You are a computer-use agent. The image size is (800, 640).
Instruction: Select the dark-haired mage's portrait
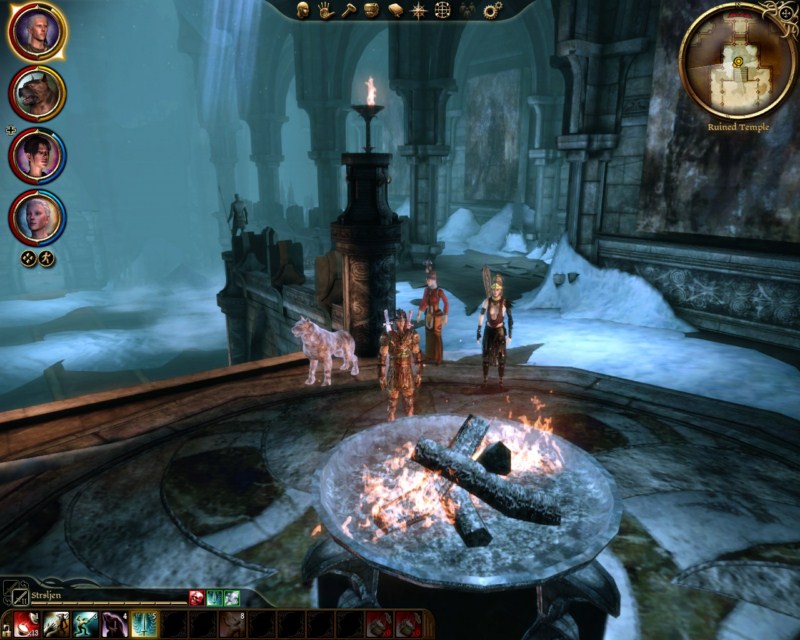pyautogui.click(x=37, y=156)
